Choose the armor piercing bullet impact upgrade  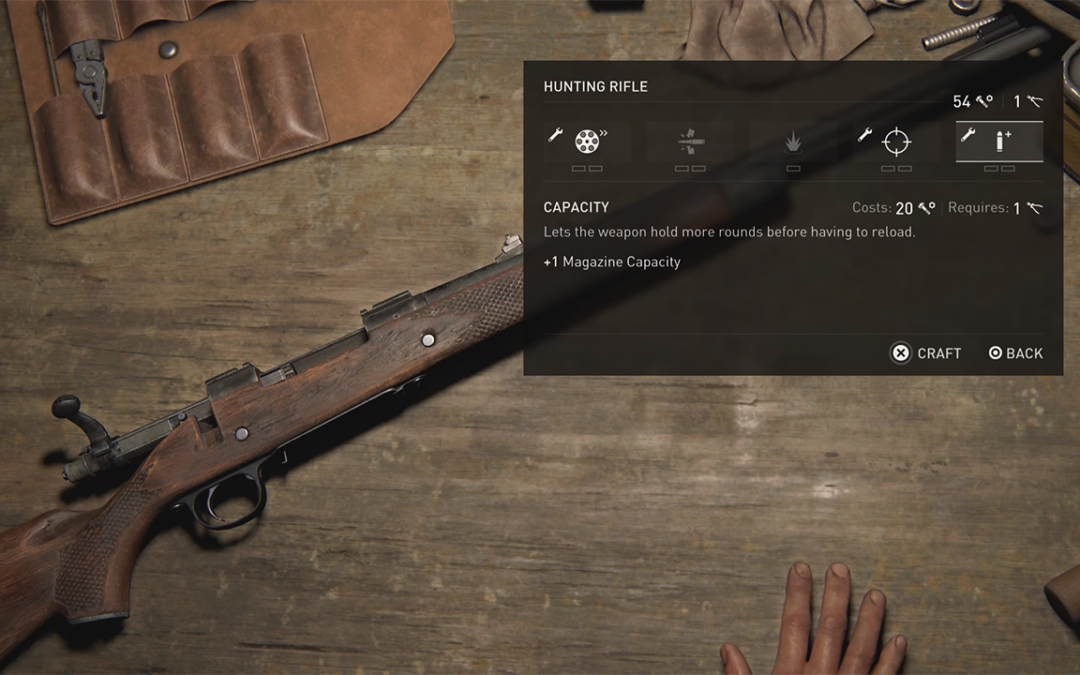pos(690,142)
